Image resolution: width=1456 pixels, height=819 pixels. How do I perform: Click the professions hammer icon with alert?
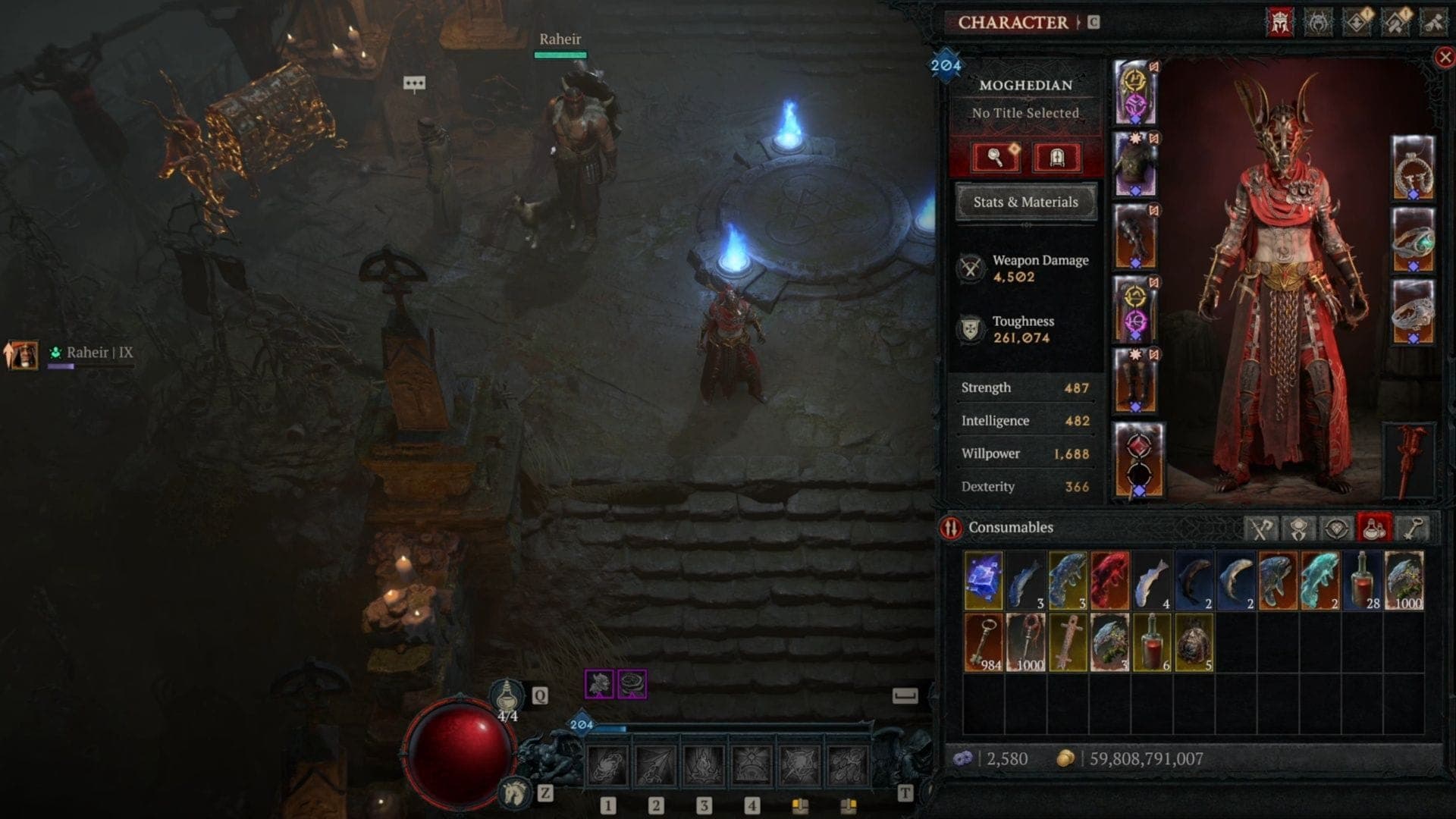coord(1396,20)
